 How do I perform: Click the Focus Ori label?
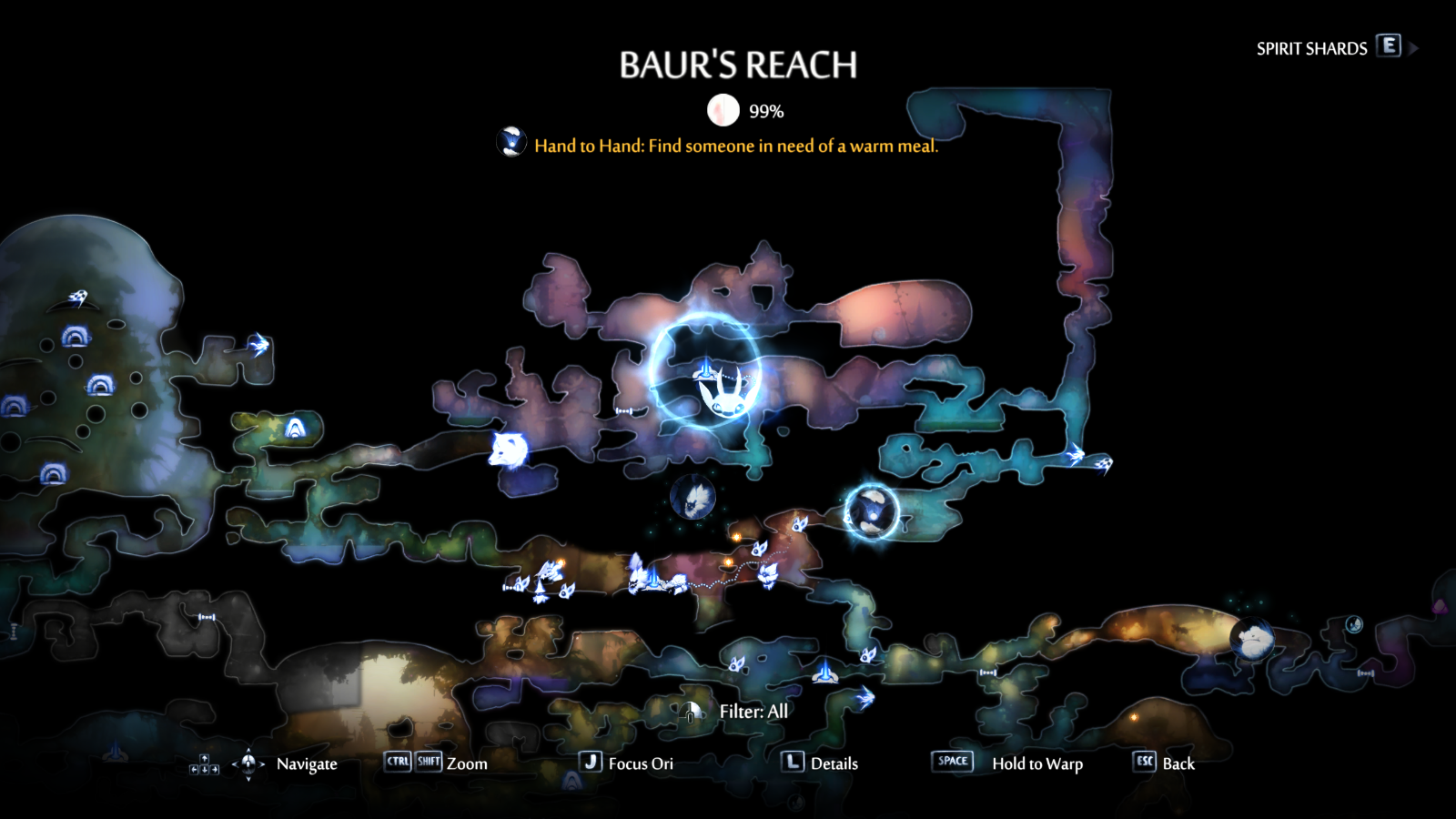coord(641,763)
